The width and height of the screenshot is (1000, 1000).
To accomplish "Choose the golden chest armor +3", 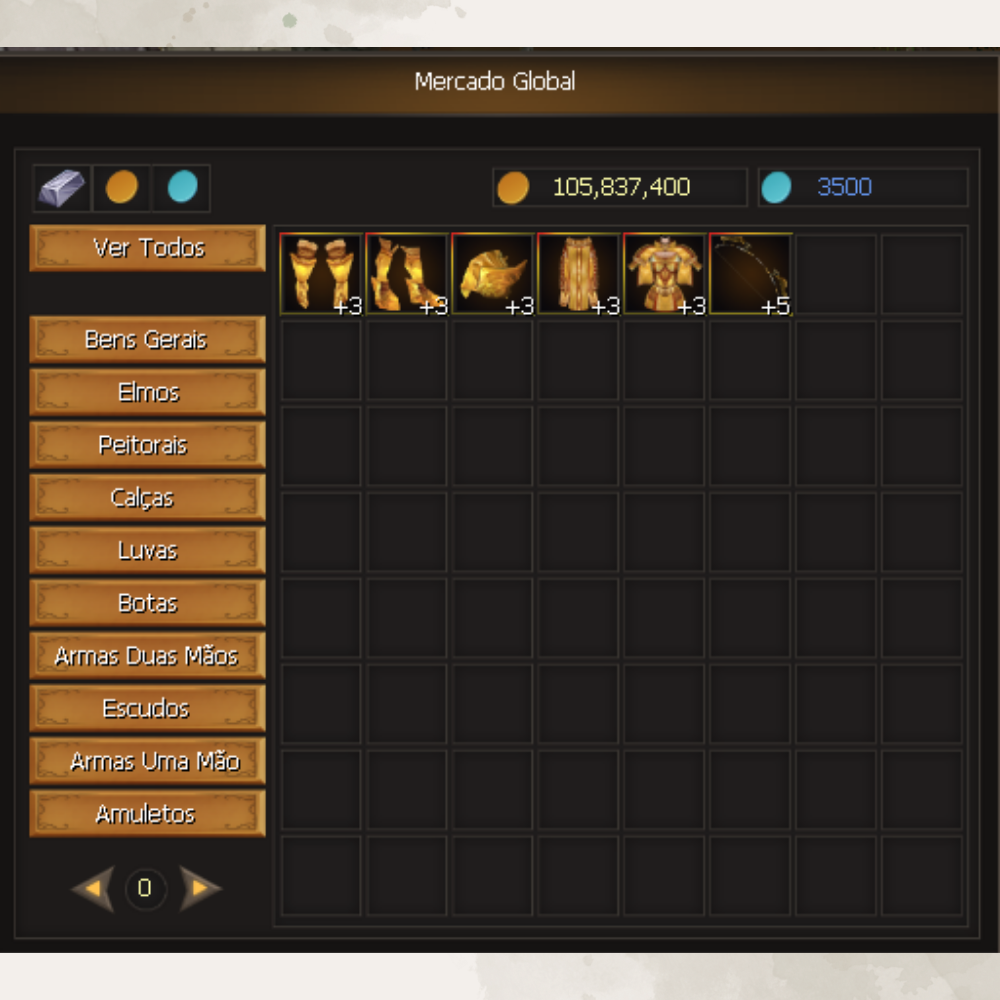I will pos(665,275).
